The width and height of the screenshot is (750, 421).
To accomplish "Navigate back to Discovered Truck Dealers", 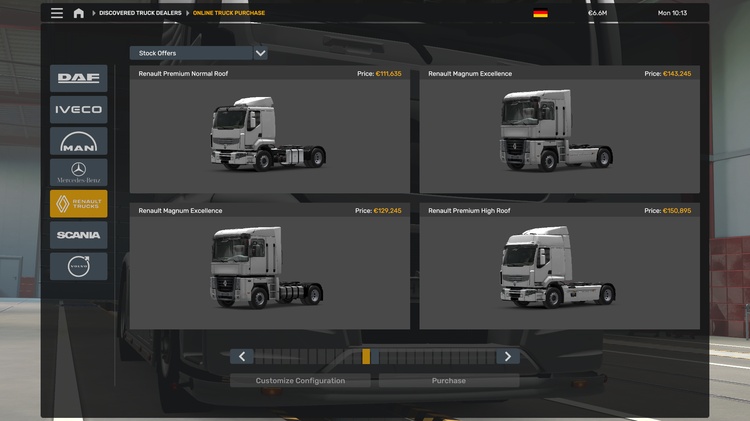I will (x=138, y=13).
